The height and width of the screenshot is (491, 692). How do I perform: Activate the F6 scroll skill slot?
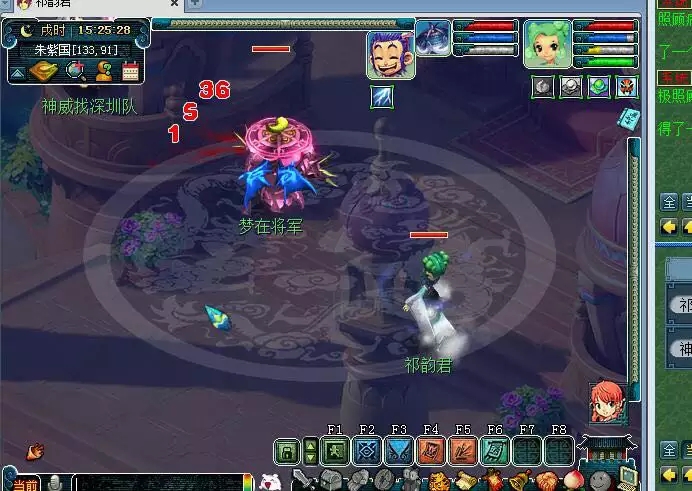click(495, 451)
